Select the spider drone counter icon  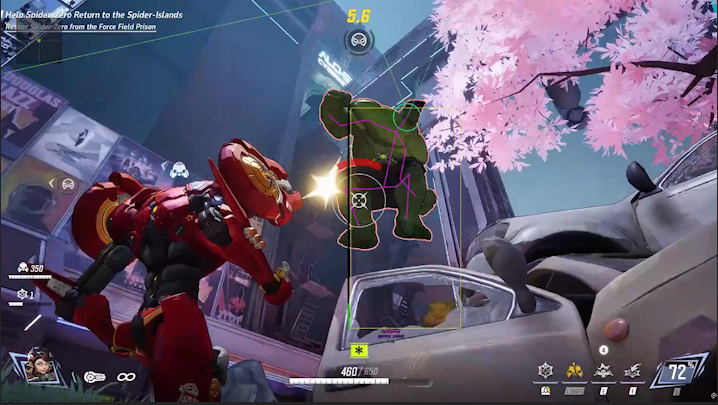point(22,294)
